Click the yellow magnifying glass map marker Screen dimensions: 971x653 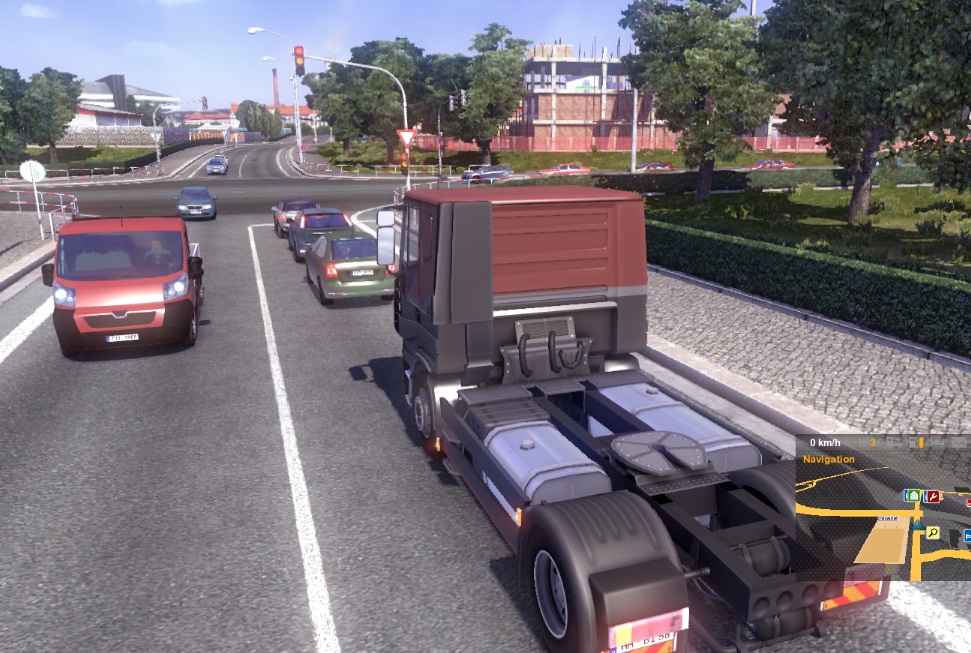[x=932, y=533]
